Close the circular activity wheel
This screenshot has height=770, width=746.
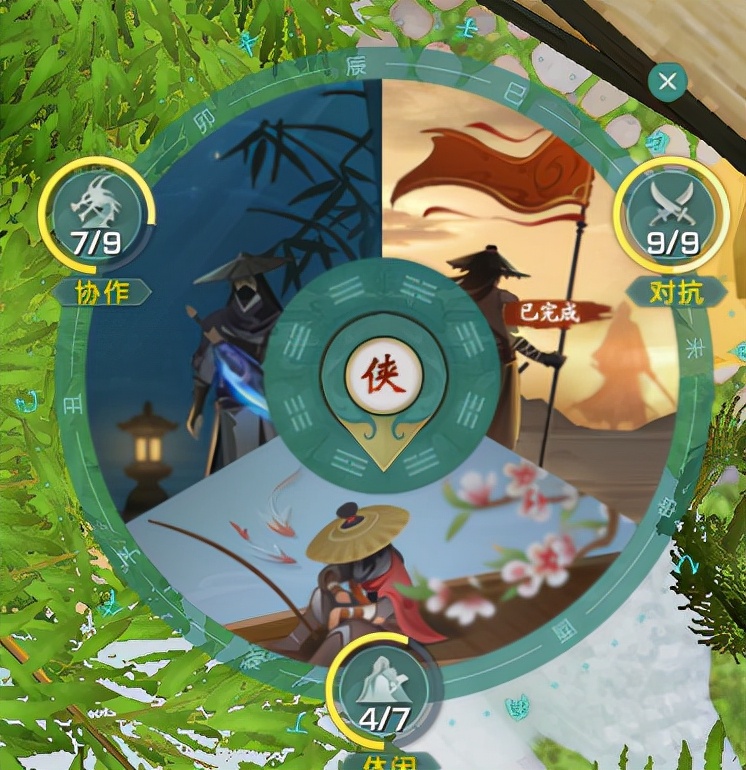point(667,81)
